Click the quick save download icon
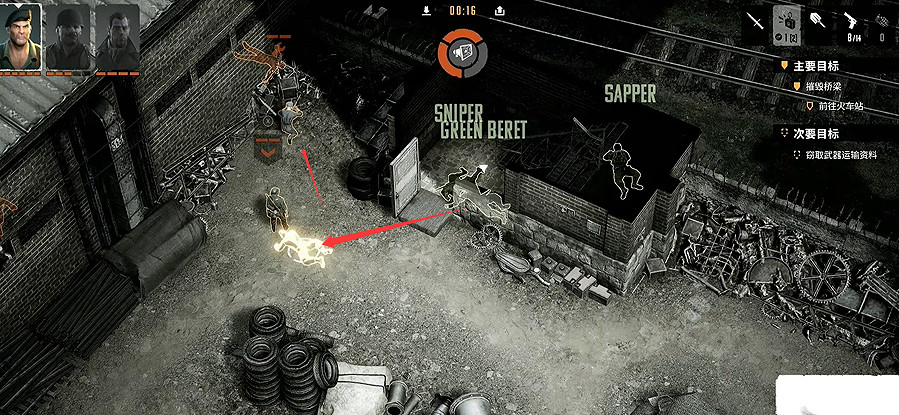Screen dimensions: 899x415 click(x=427, y=11)
